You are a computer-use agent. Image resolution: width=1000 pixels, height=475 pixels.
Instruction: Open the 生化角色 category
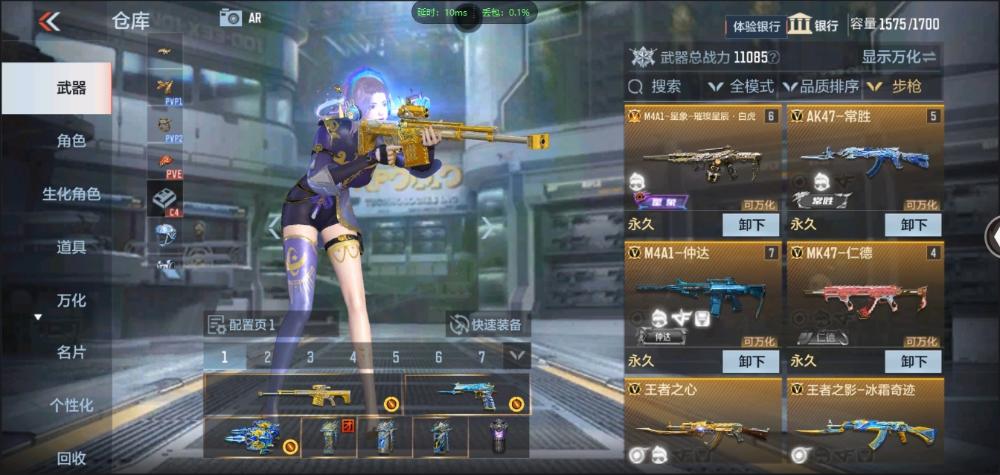[x=70, y=194]
